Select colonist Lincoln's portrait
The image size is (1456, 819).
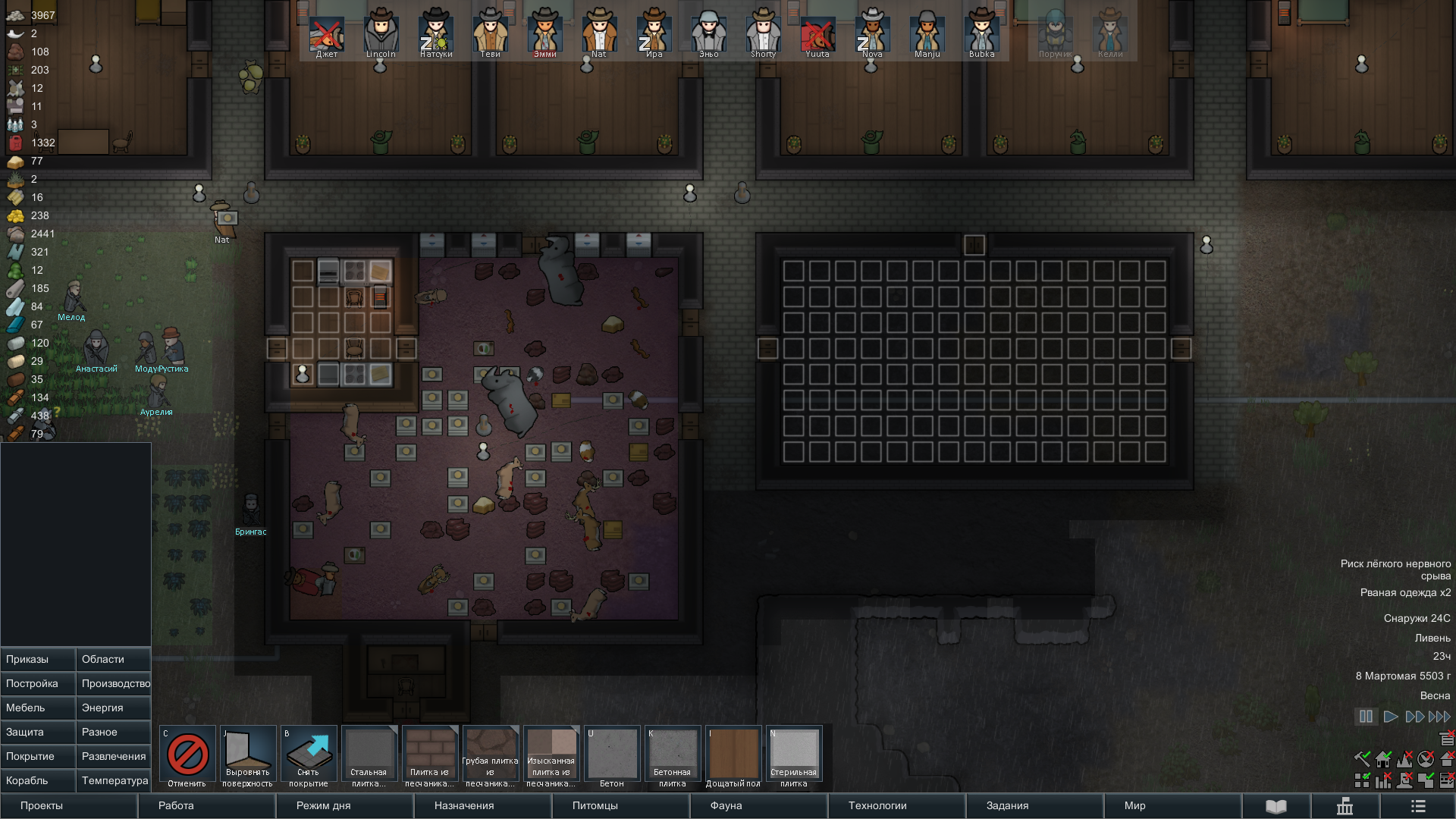pos(381,36)
